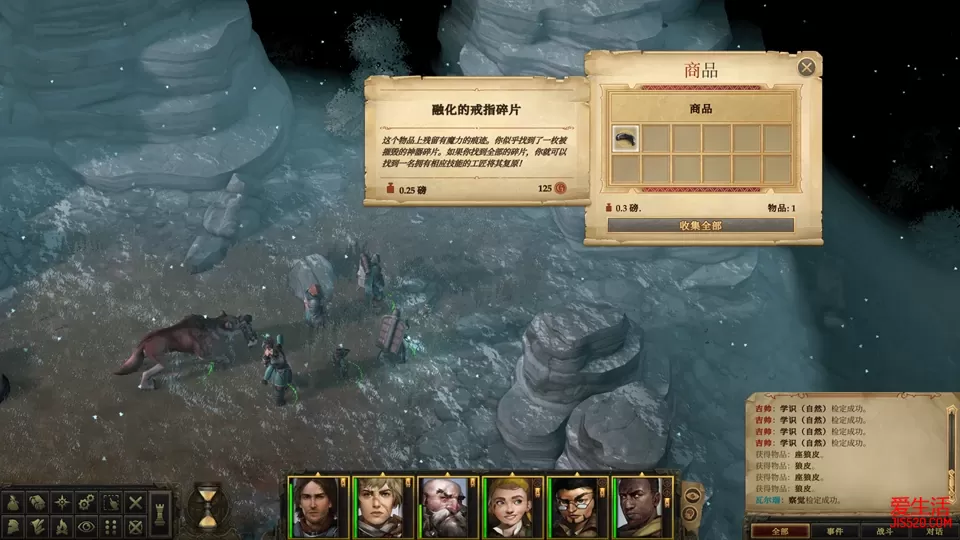This screenshot has height=540, width=960.
Task: Close the loot window
Action: (806, 68)
